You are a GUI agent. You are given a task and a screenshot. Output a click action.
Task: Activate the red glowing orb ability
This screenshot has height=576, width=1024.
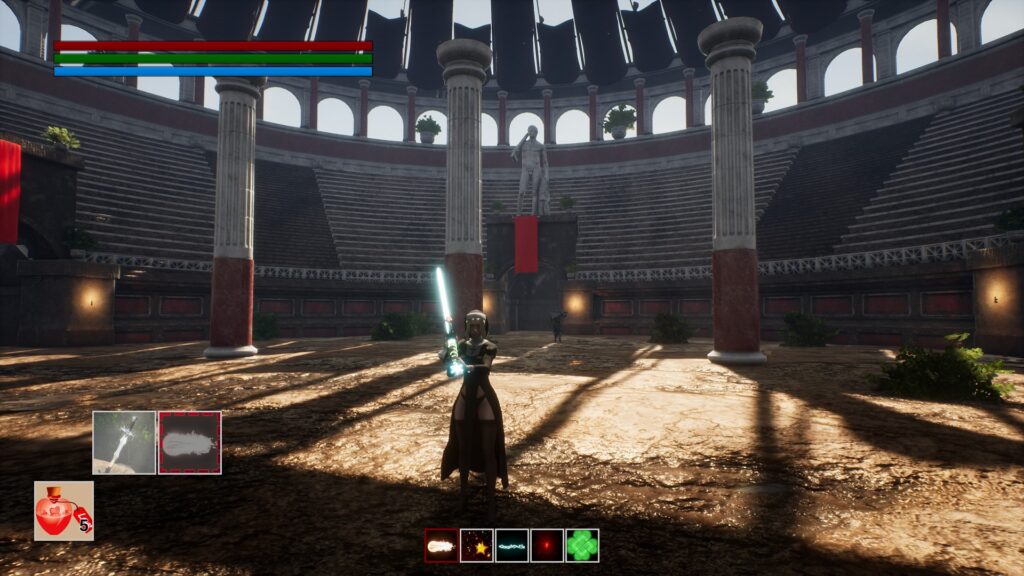click(547, 545)
